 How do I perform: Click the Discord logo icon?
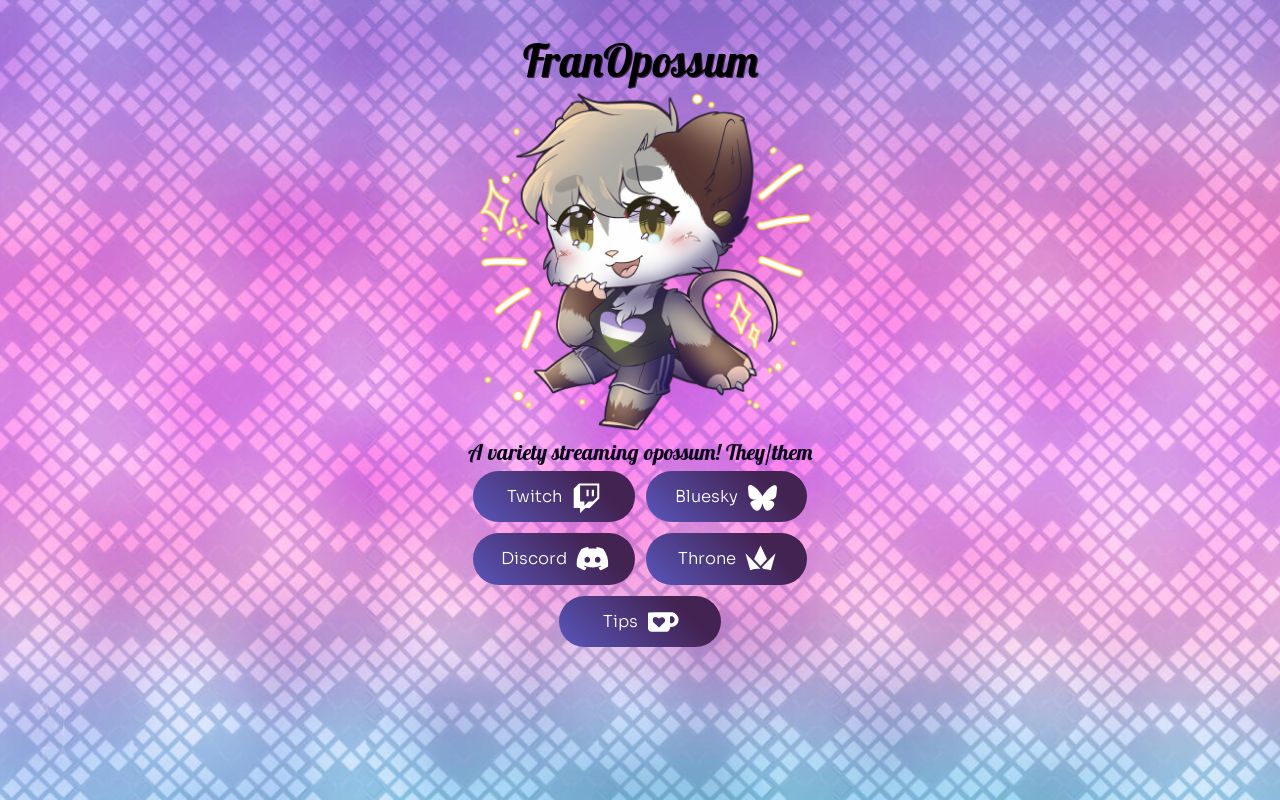(592, 559)
